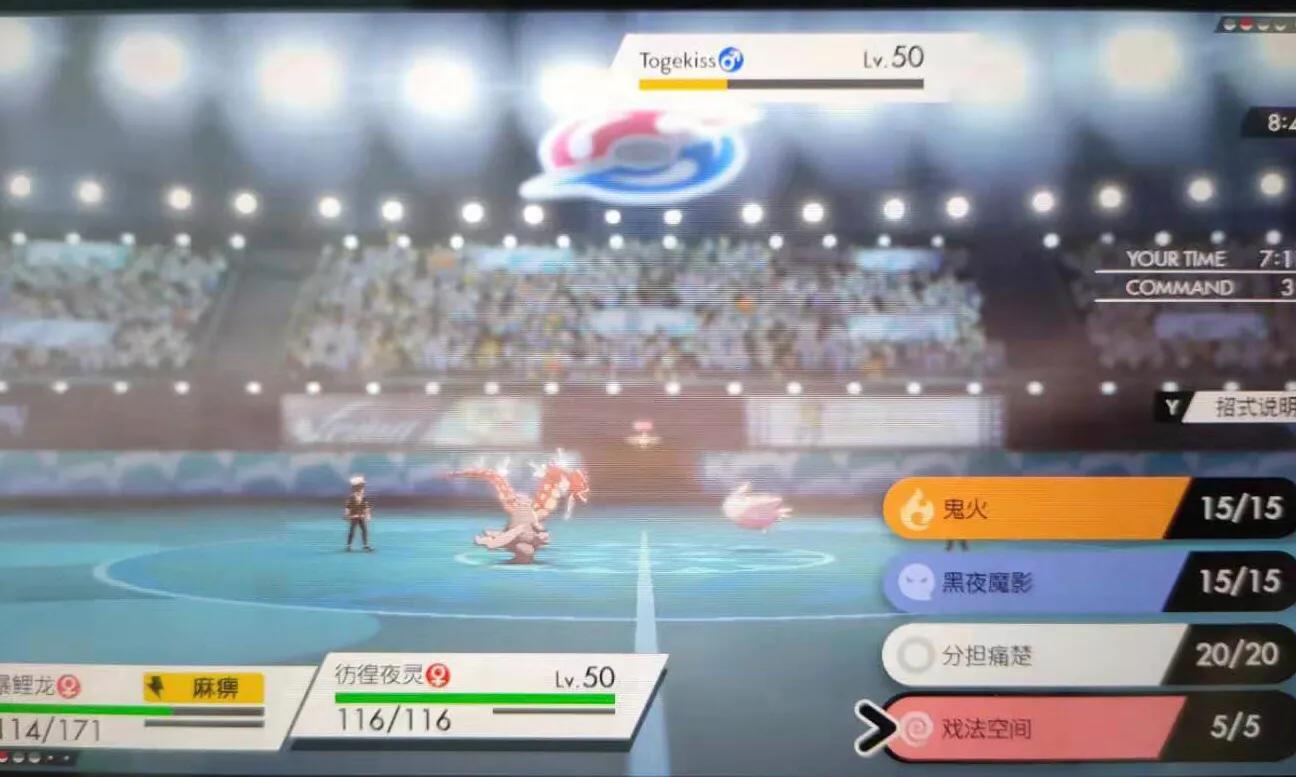Pick the 戏法空间 (Trick Room) move
This screenshot has width=1296, height=777.
pyautogui.click(x=1030, y=729)
